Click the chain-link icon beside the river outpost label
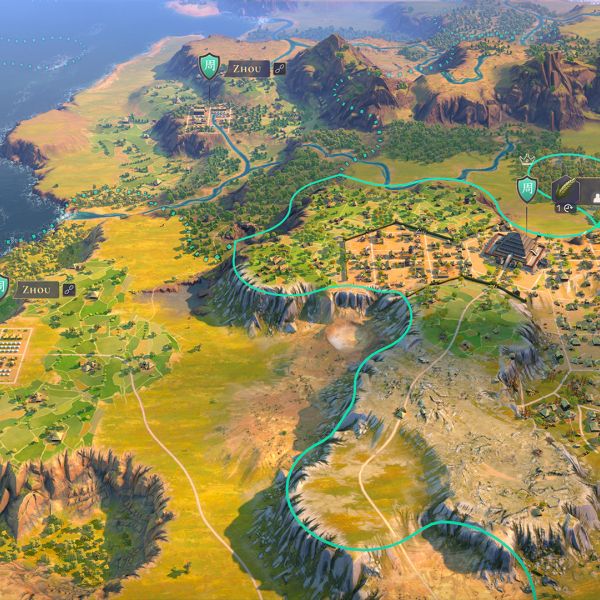Screen dimensions: 600x600 280,69
